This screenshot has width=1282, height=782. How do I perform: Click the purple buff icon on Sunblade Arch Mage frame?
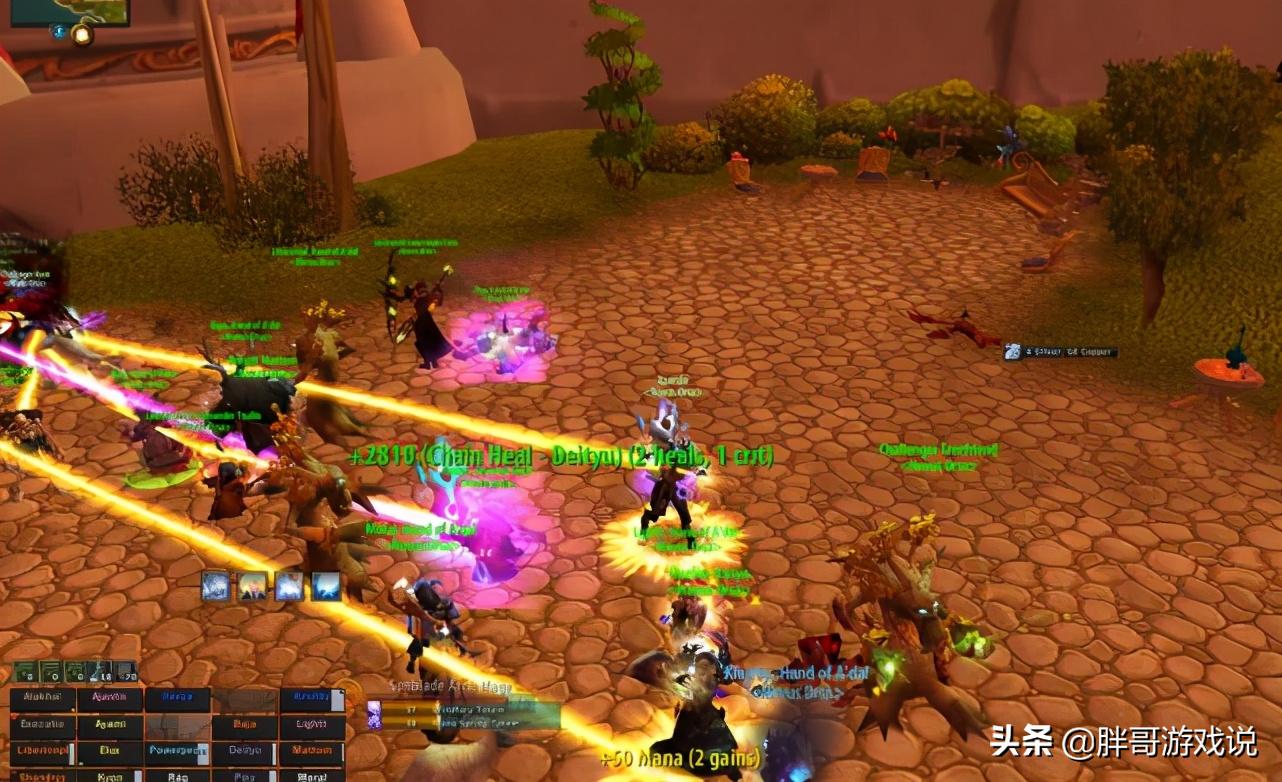[x=375, y=712]
